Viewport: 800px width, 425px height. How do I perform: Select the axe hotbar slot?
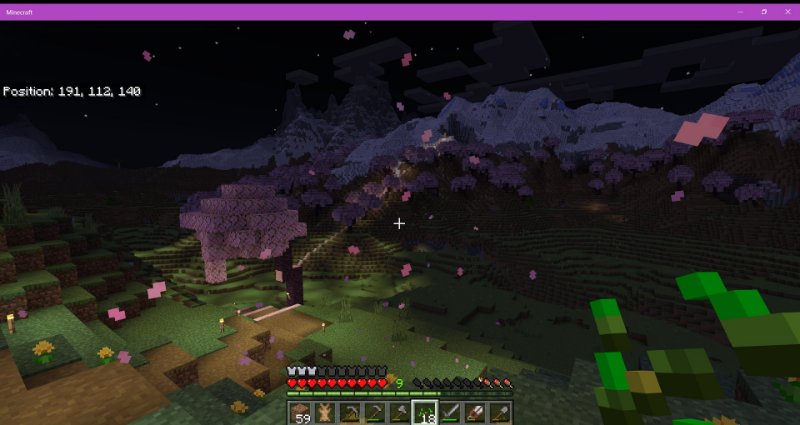pyautogui.click(x=400, y=412)
